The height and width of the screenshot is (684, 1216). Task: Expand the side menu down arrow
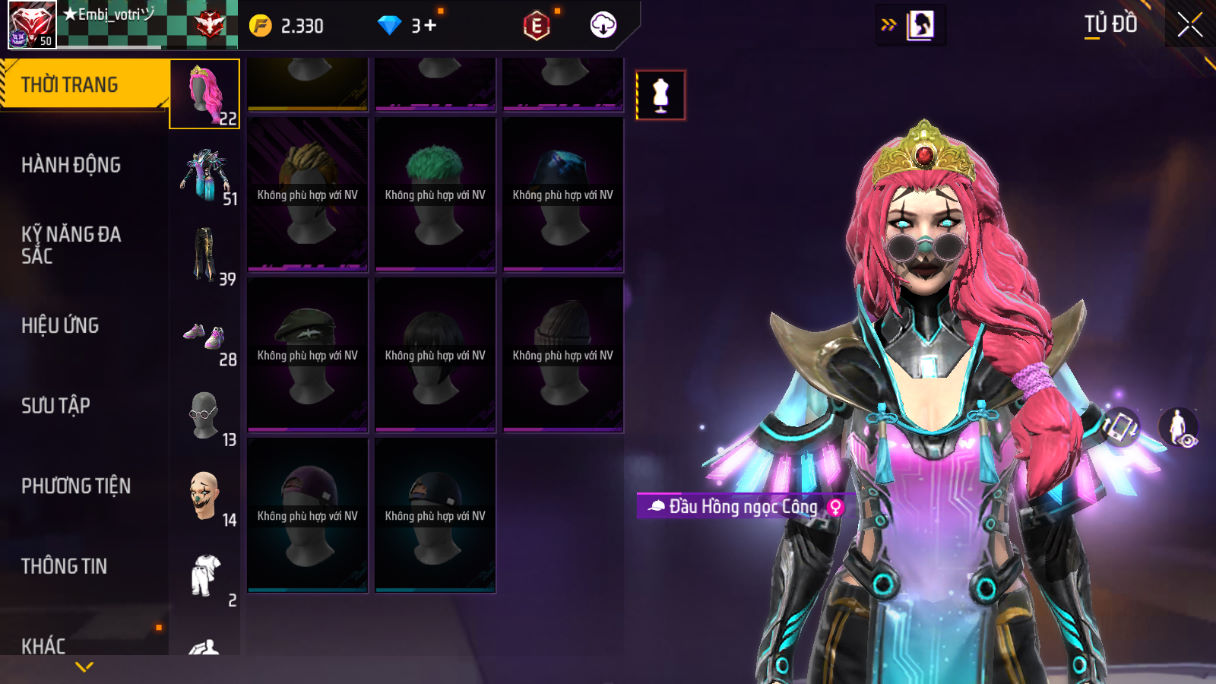pyautogui.click(x=84, y=667)
